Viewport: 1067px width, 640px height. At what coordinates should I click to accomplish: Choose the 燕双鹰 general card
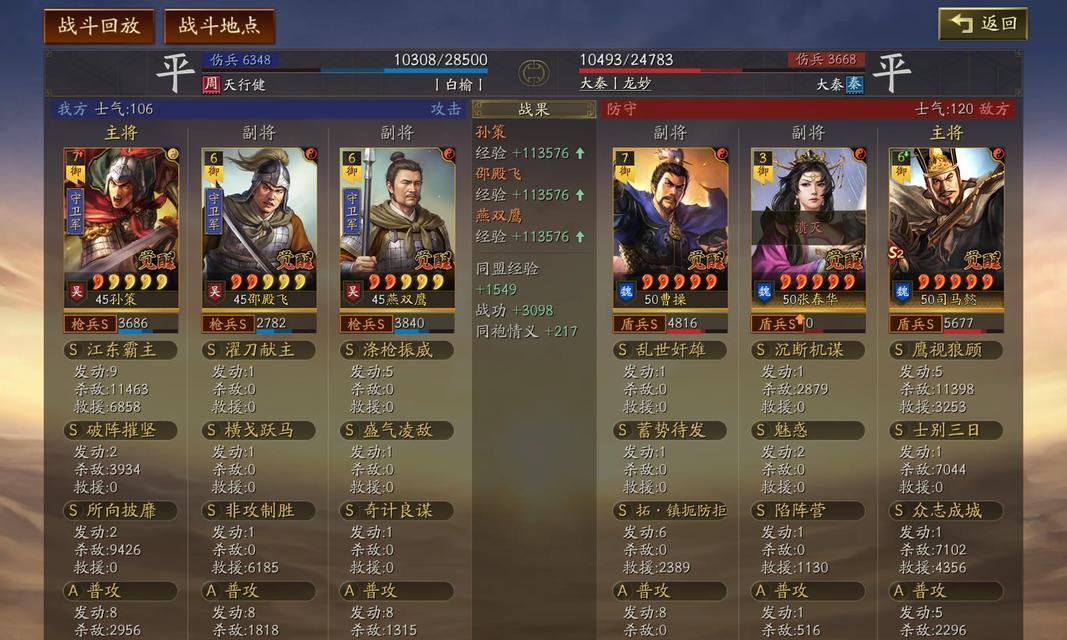point(397,227)
